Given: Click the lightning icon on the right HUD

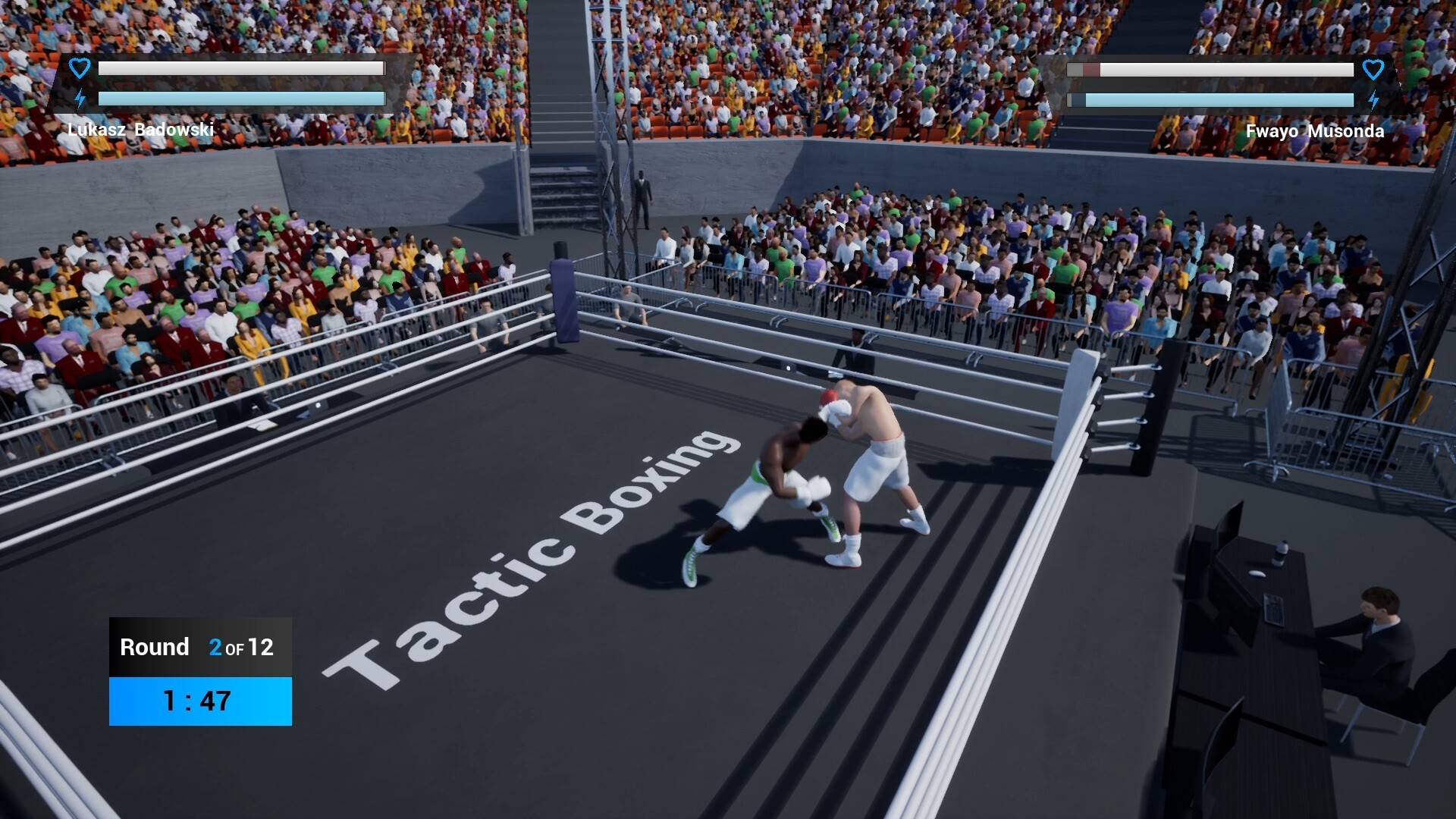Looking at the screenshot, I should [1374, 99].
